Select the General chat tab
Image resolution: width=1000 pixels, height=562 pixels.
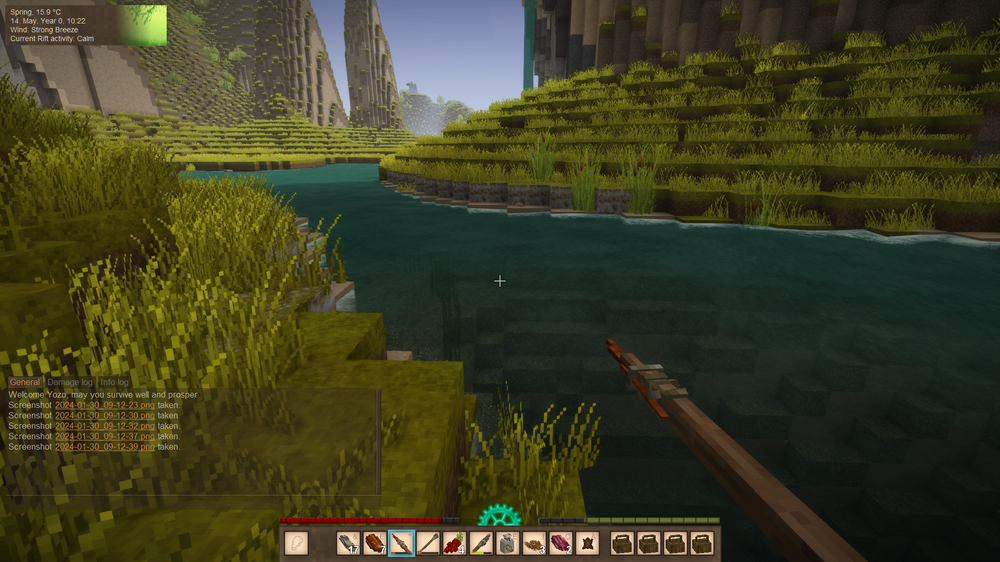pyautogui.click(x=25, y=383)
